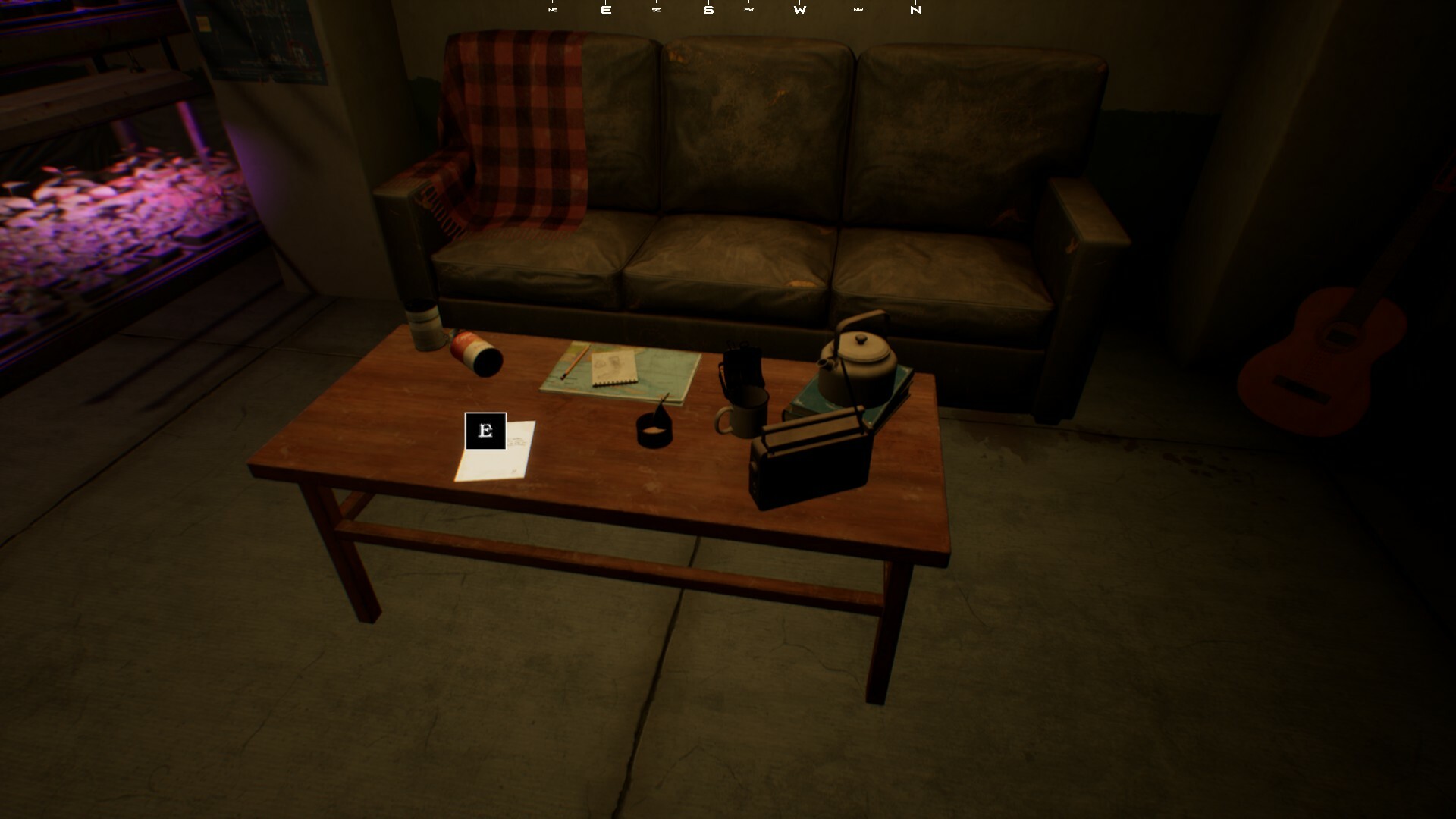The width and height of the screenshot is (1456, 819).
Task: Click the ashtray in the table center
Action: [654, 432]
